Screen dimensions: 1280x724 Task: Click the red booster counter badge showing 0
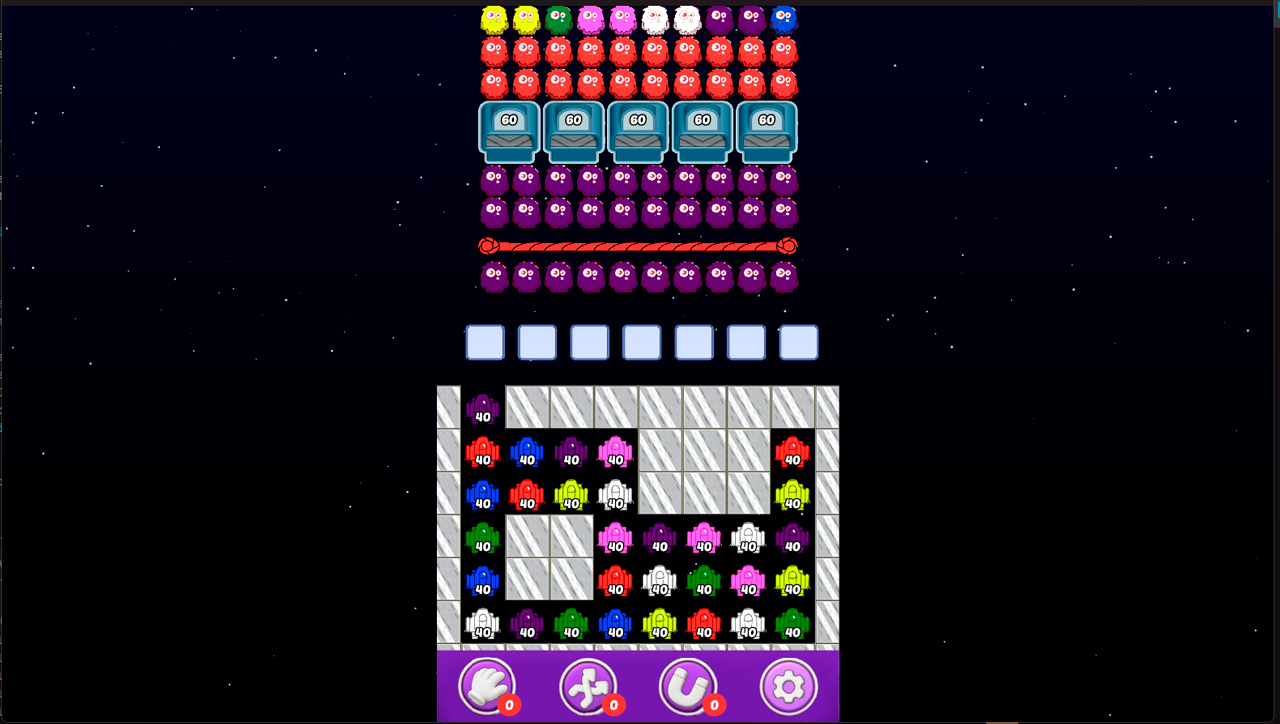(x=507, y=704)
